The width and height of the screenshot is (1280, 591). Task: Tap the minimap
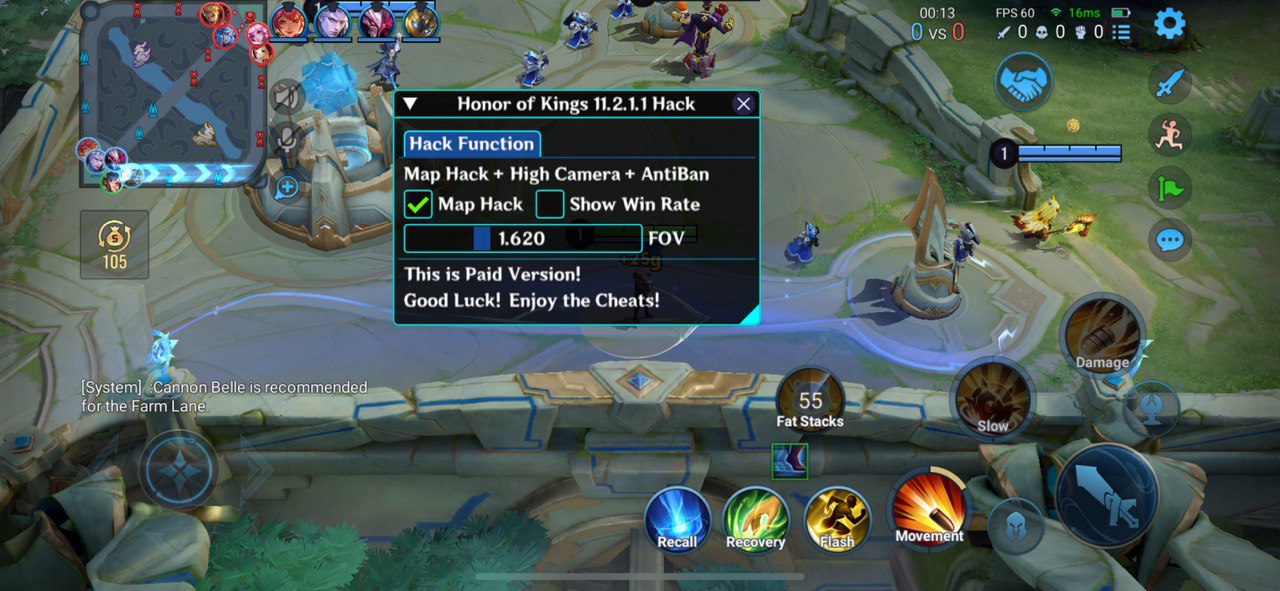173,95
